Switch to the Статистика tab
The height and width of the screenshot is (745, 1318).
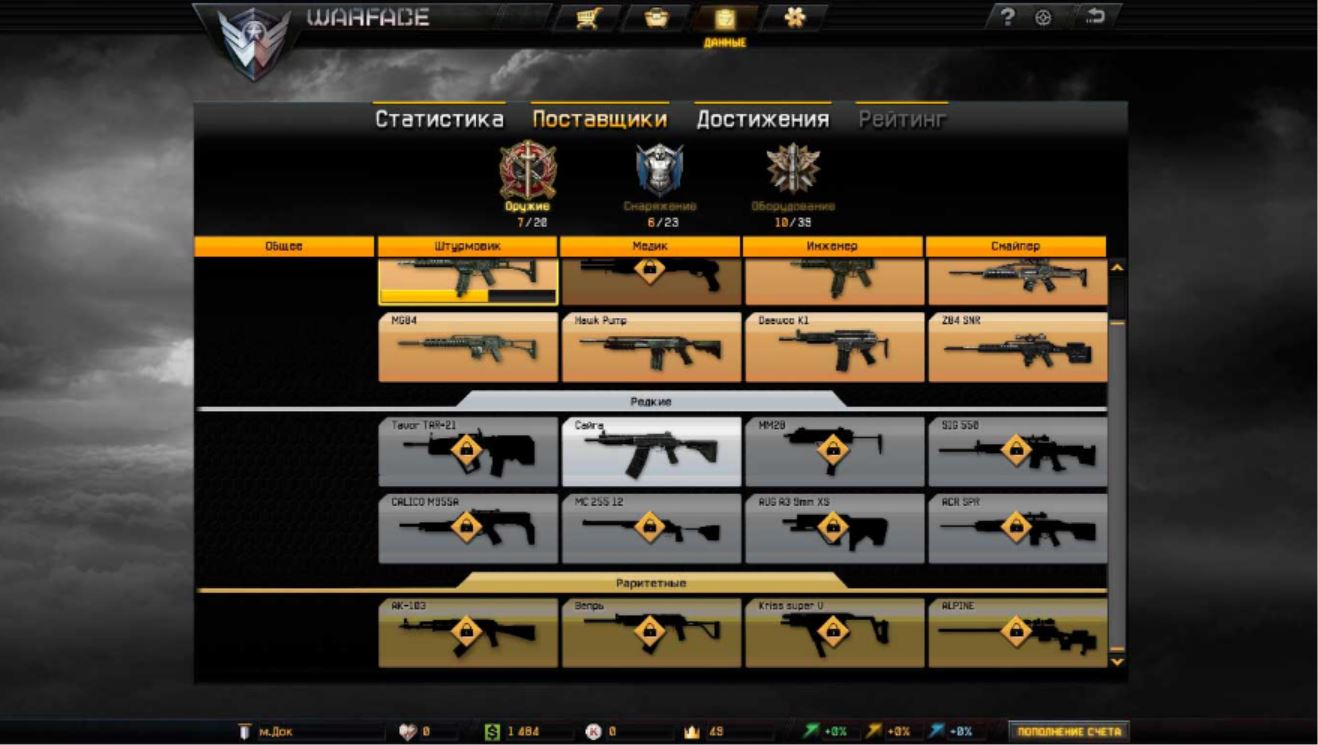pyautogui.click(x=439, y=119)
